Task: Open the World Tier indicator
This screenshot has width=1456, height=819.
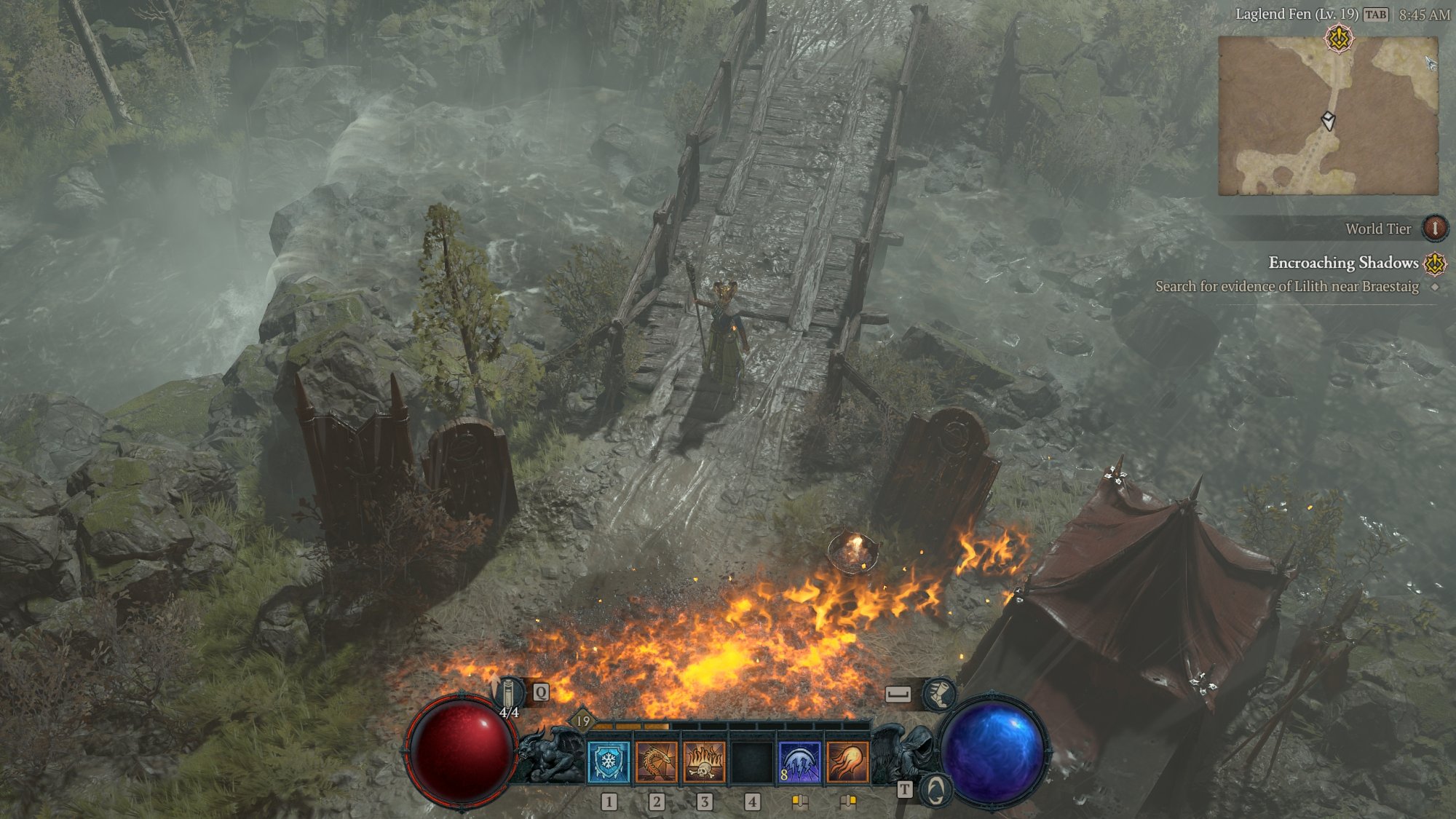Action: click(1435, 229)
